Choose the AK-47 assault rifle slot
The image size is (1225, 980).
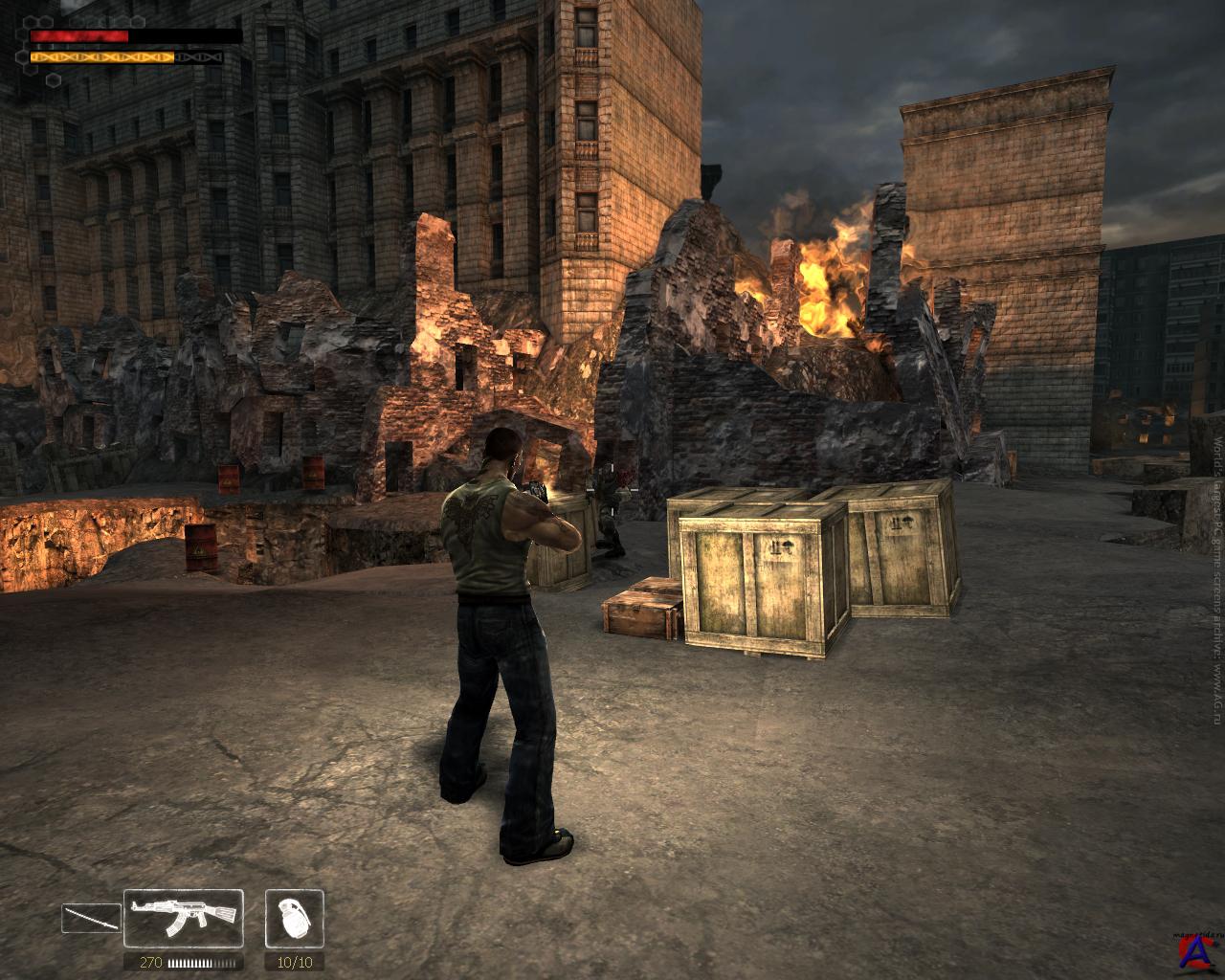tap(184, 919)
